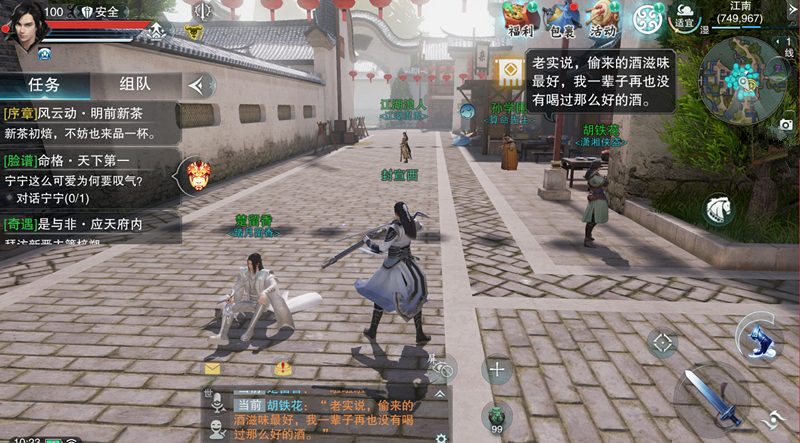Open the mail envelope icon
This screenshot has width=800, height=443.
[x=212, y=368]
